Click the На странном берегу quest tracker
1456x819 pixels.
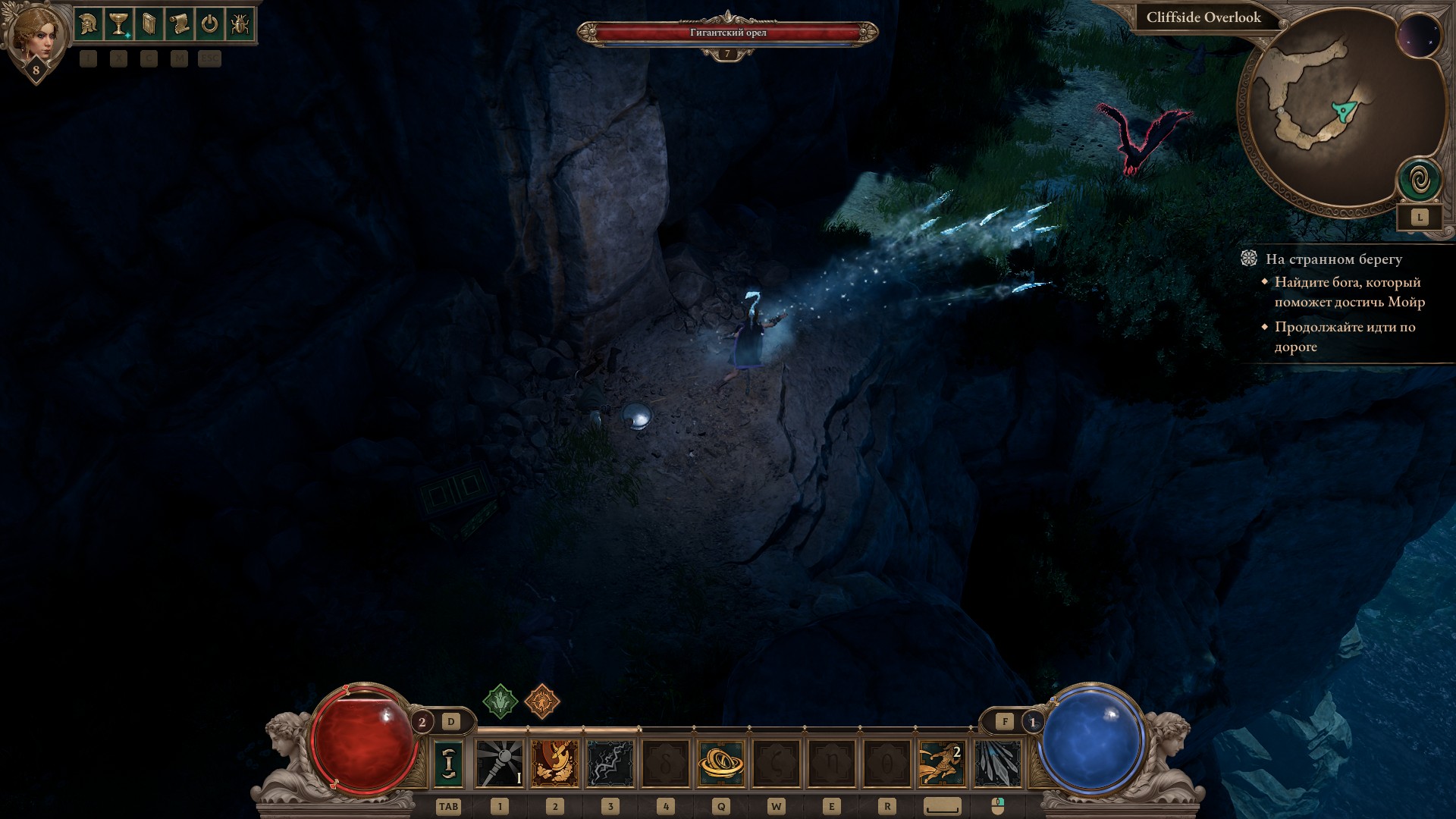tap(1333, 259)
